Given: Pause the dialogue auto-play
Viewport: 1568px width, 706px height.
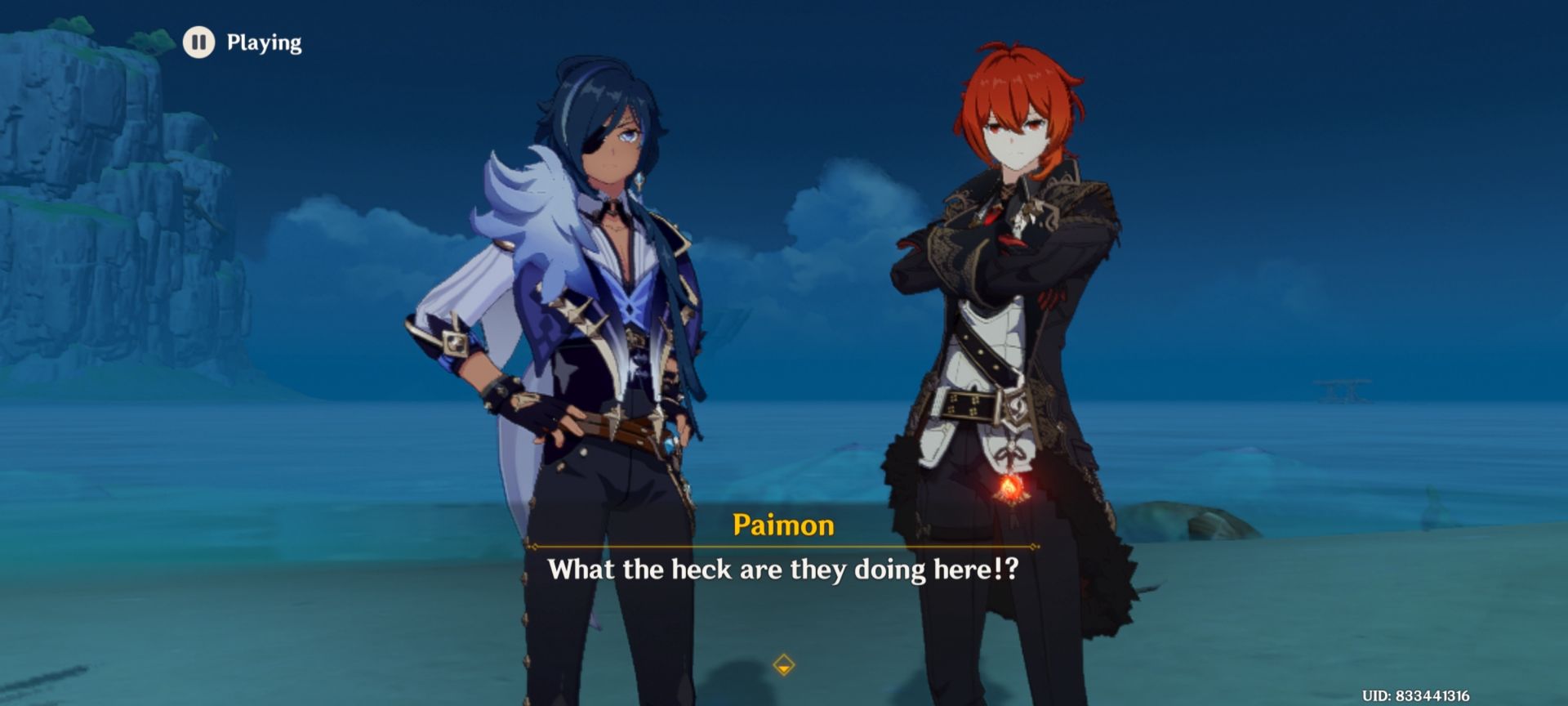Looking at the screenshot, I should [x=198, y=42].
